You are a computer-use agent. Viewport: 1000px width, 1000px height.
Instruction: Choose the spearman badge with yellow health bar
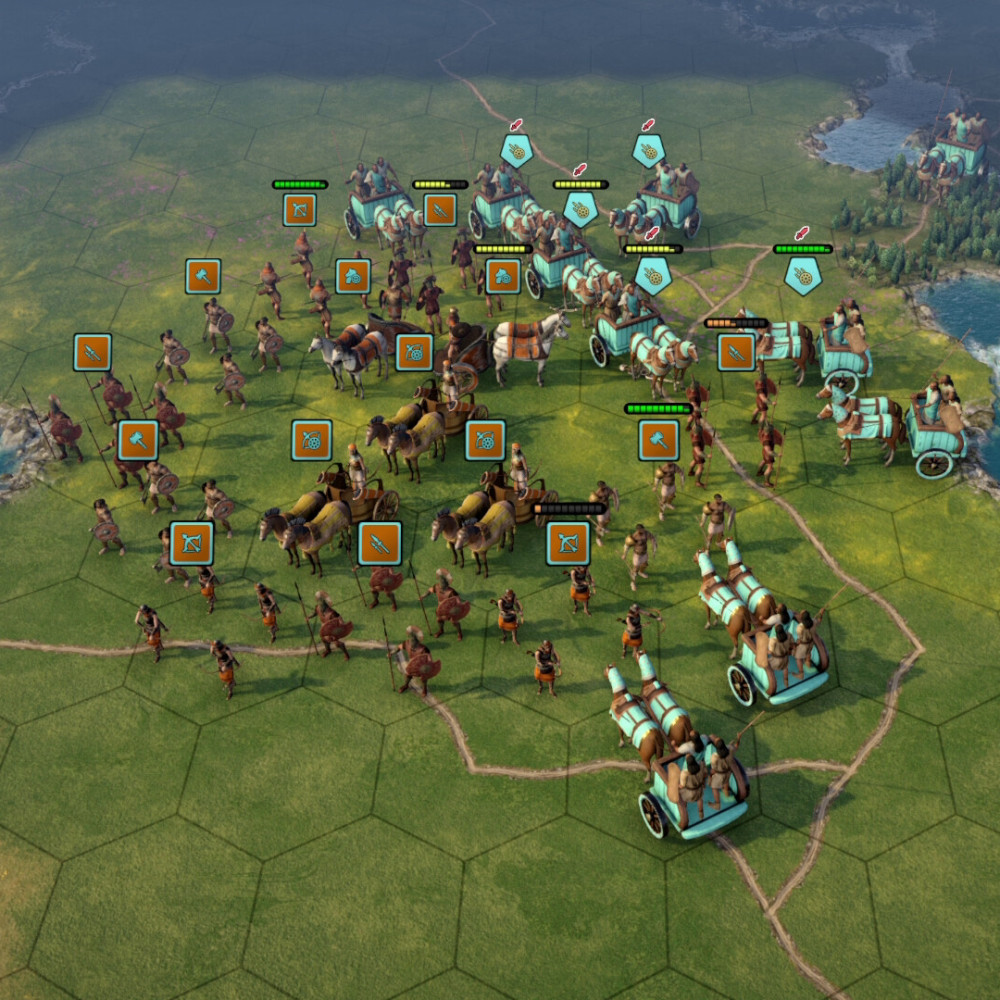pos(440,210)
